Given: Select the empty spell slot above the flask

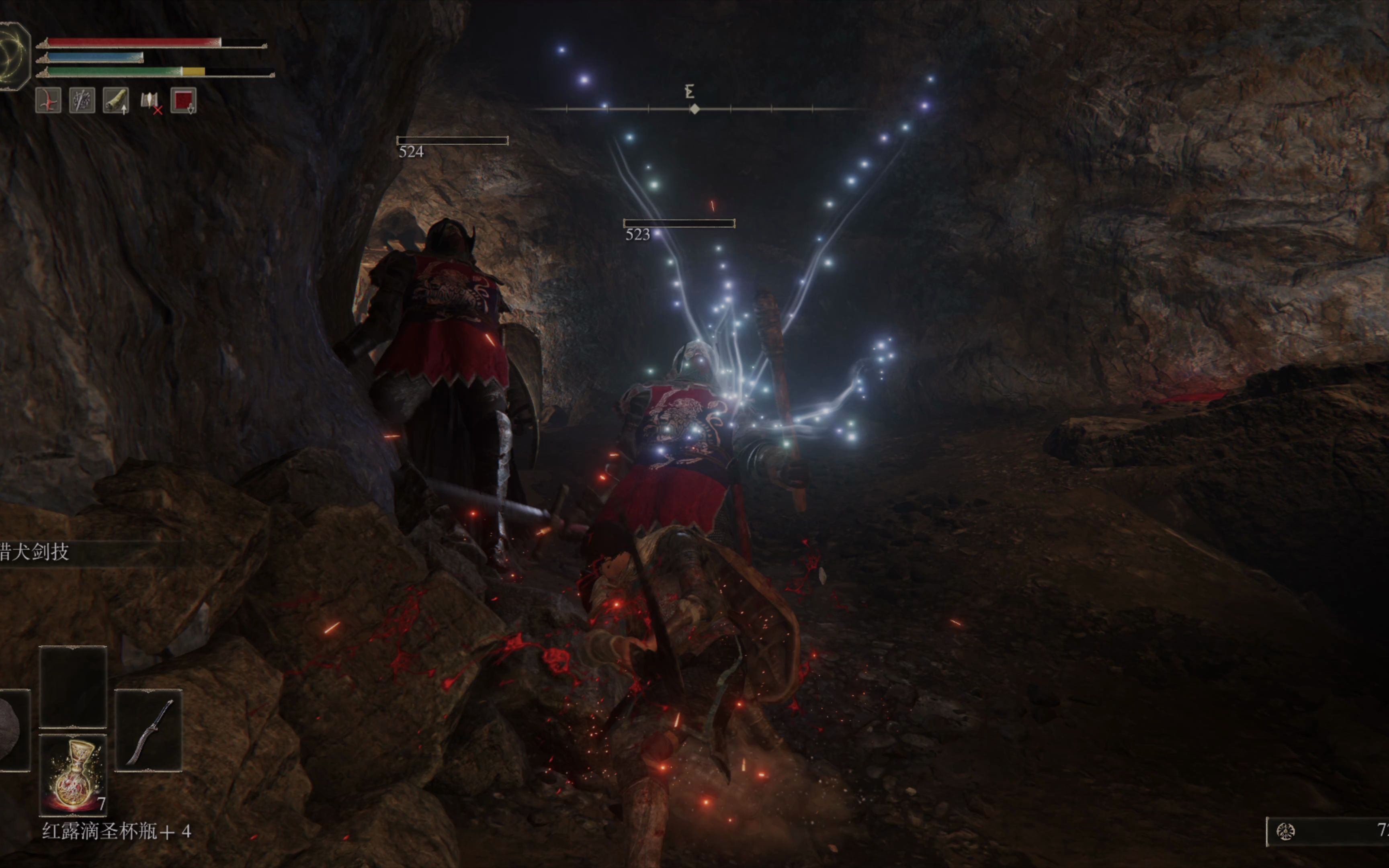Looking at the screenshot, I should (x=73, y=687).
